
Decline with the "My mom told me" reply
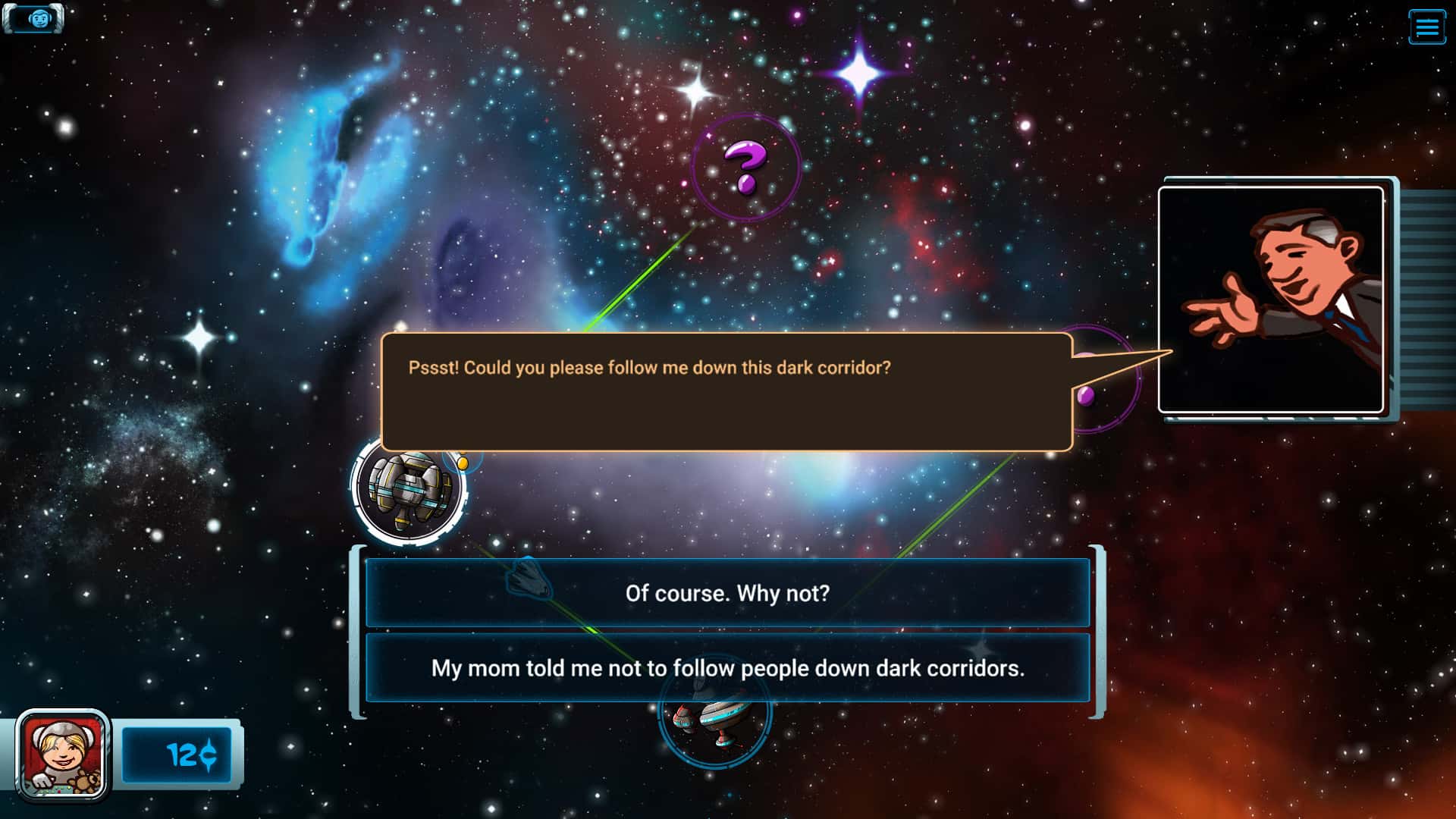[727, 668]
